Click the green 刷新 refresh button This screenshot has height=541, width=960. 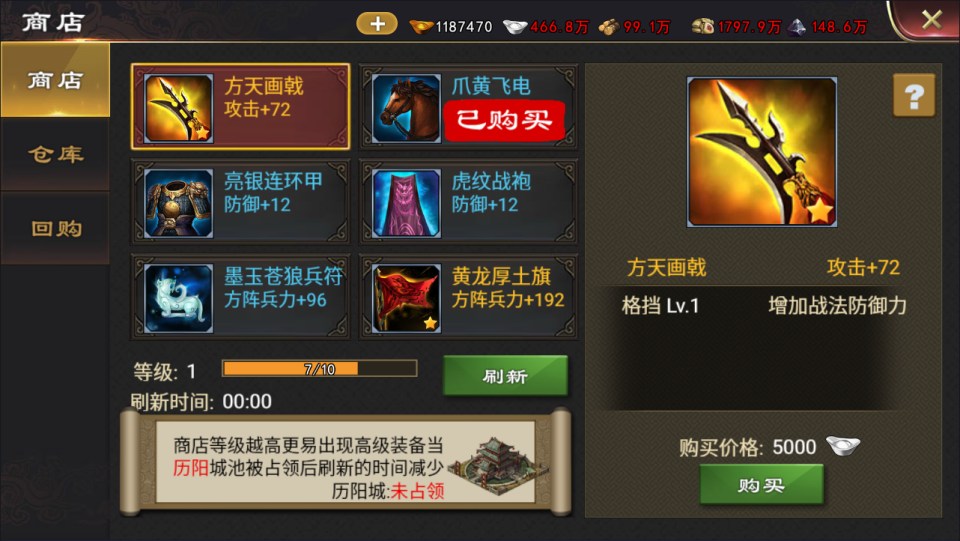tap(505, 376)
